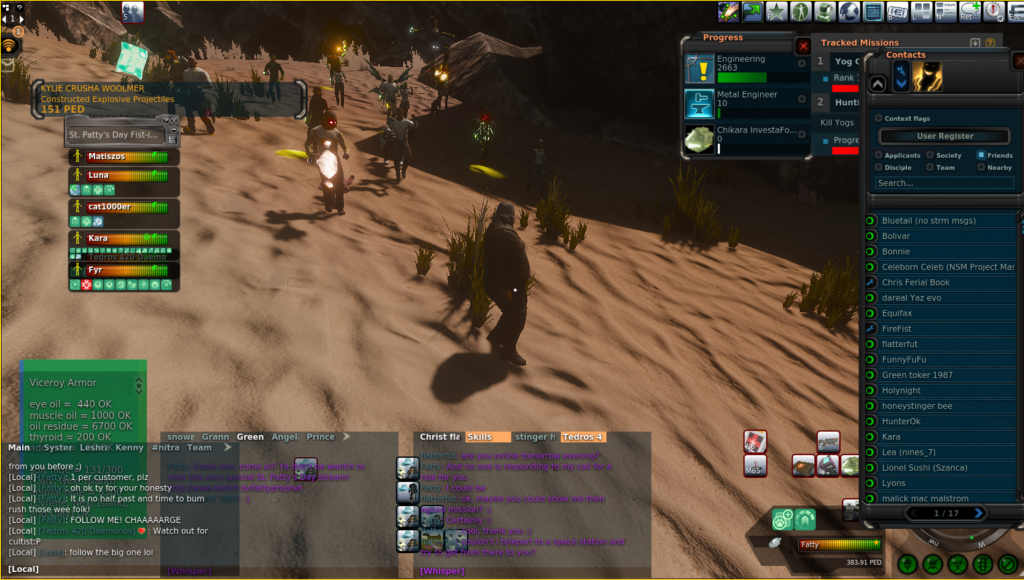This screenshot has height=580, width=1024.
Task: Close the Progress window
Action: 803,46
